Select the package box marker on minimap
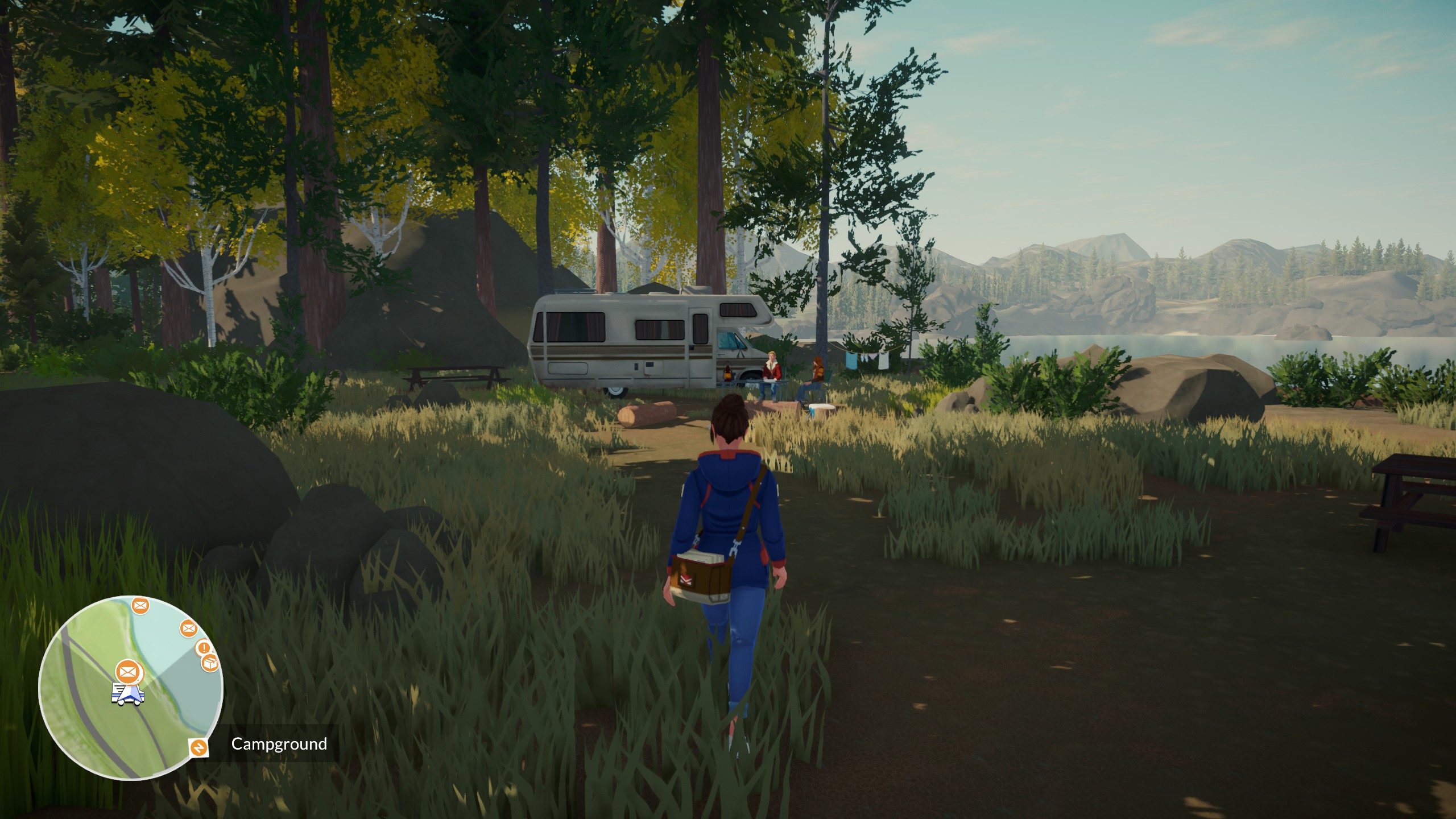The image size is (1456, 819). [x=210, y=662]
